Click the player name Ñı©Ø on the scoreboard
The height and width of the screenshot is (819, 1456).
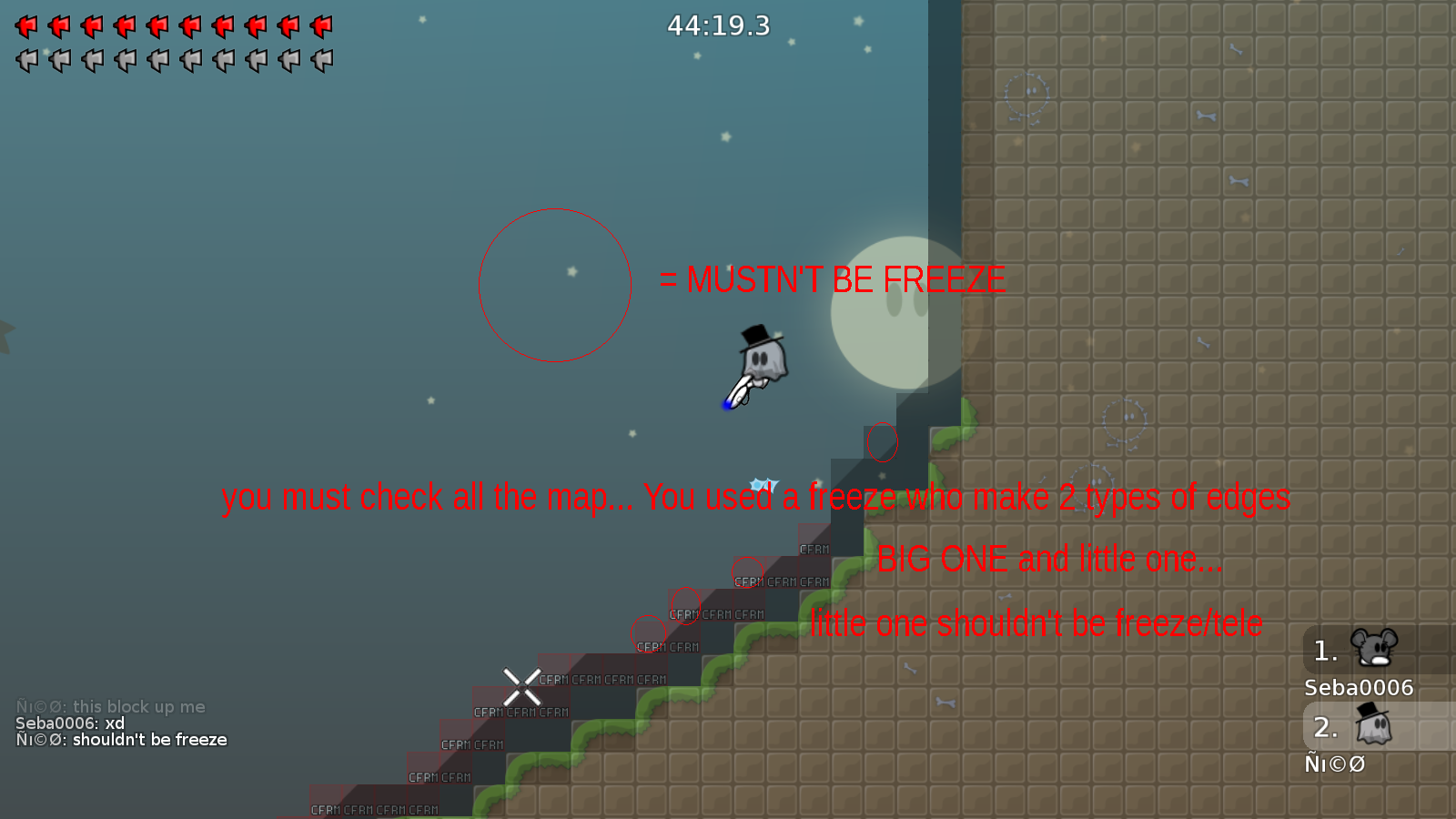1335,764
